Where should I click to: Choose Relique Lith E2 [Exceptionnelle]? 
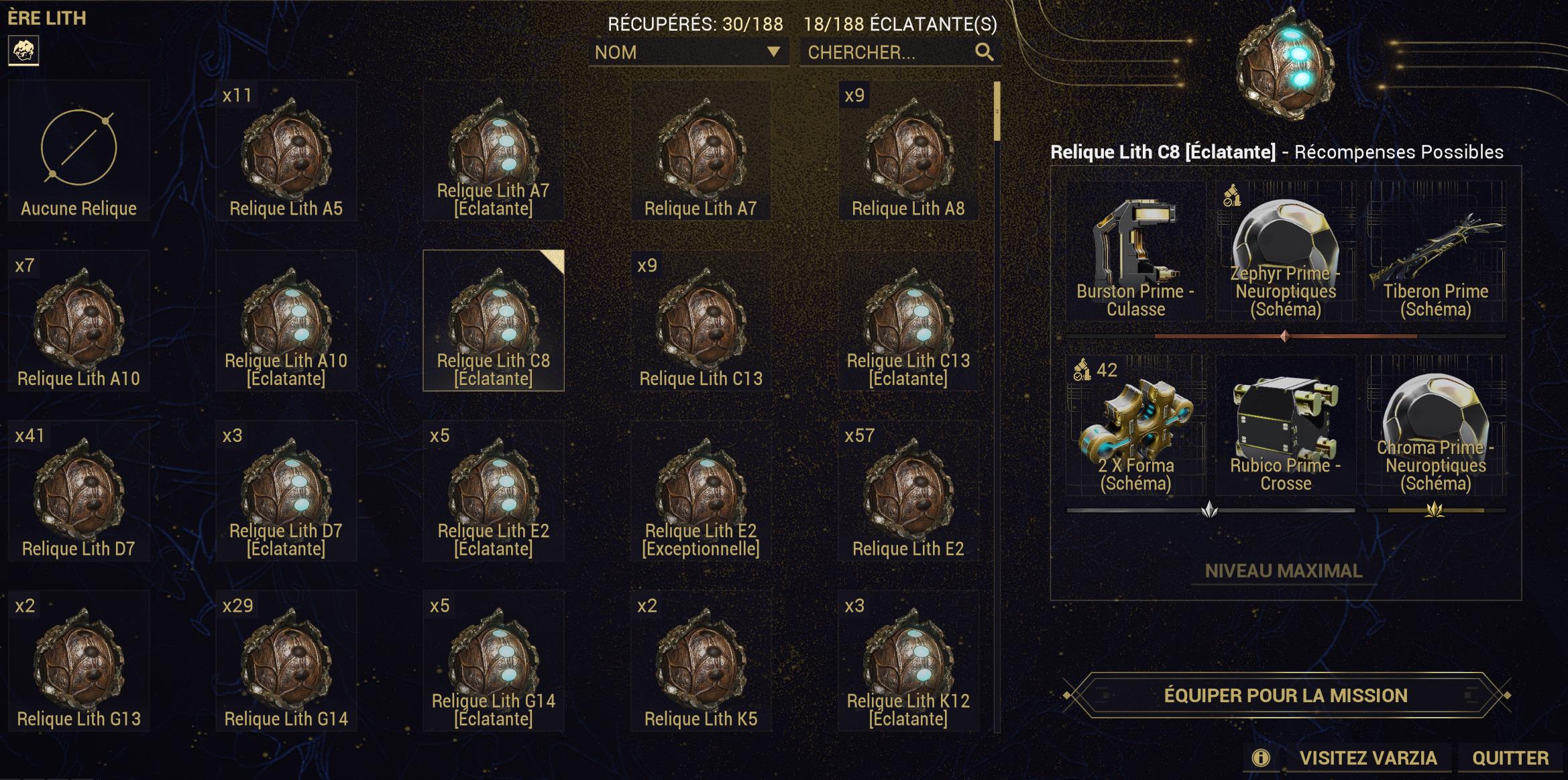tap(701, 492)
